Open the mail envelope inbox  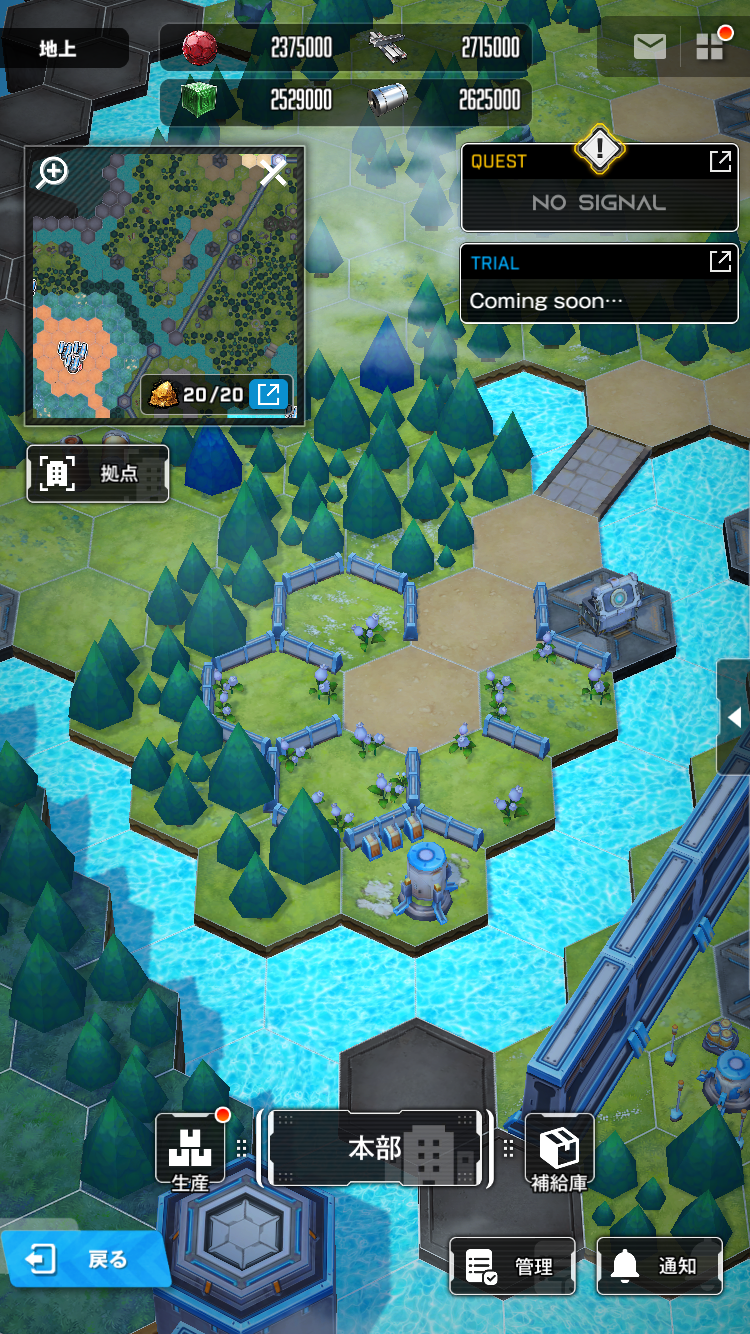(x=650, y=47)
